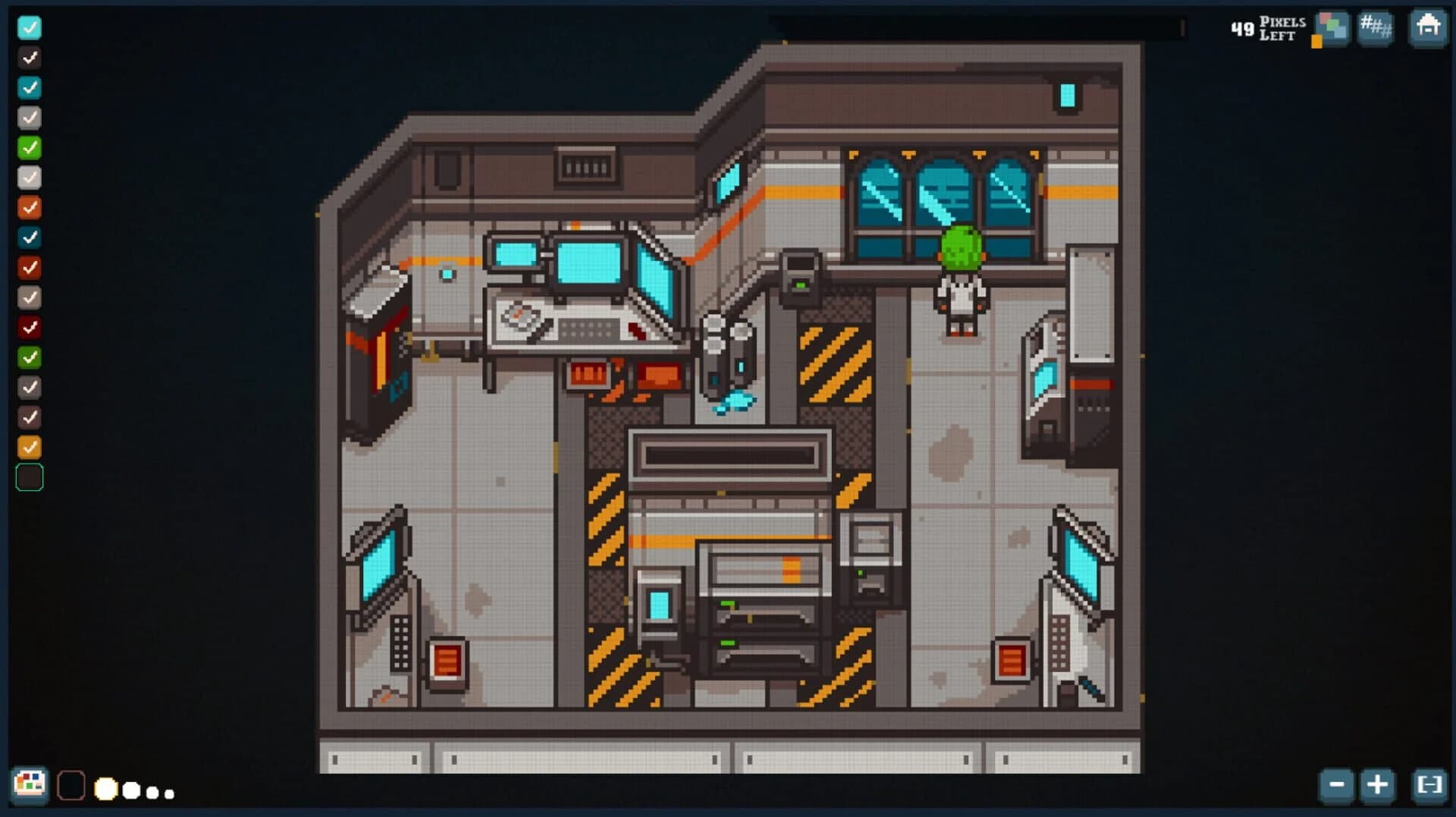Select the checked amber swatch near palette bottom
Screen dimensions: 1456x817
30,447
